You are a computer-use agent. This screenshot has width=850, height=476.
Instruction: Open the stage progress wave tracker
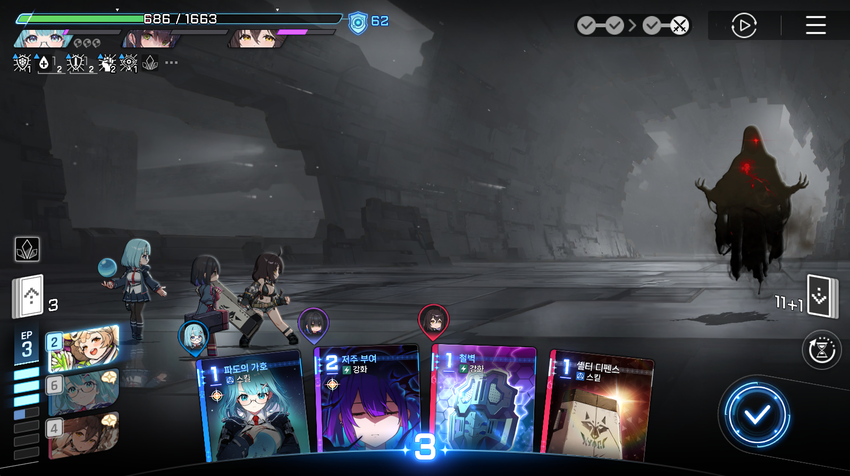(634, 26)
